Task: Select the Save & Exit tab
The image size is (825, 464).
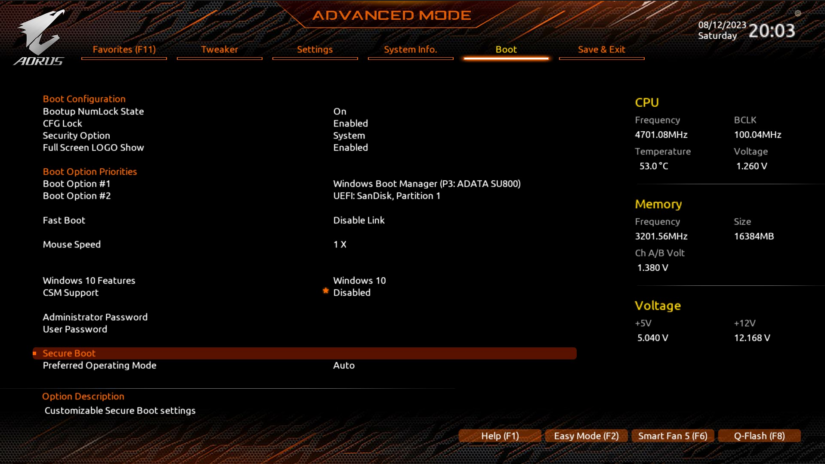Action: (x=601, y=49)
